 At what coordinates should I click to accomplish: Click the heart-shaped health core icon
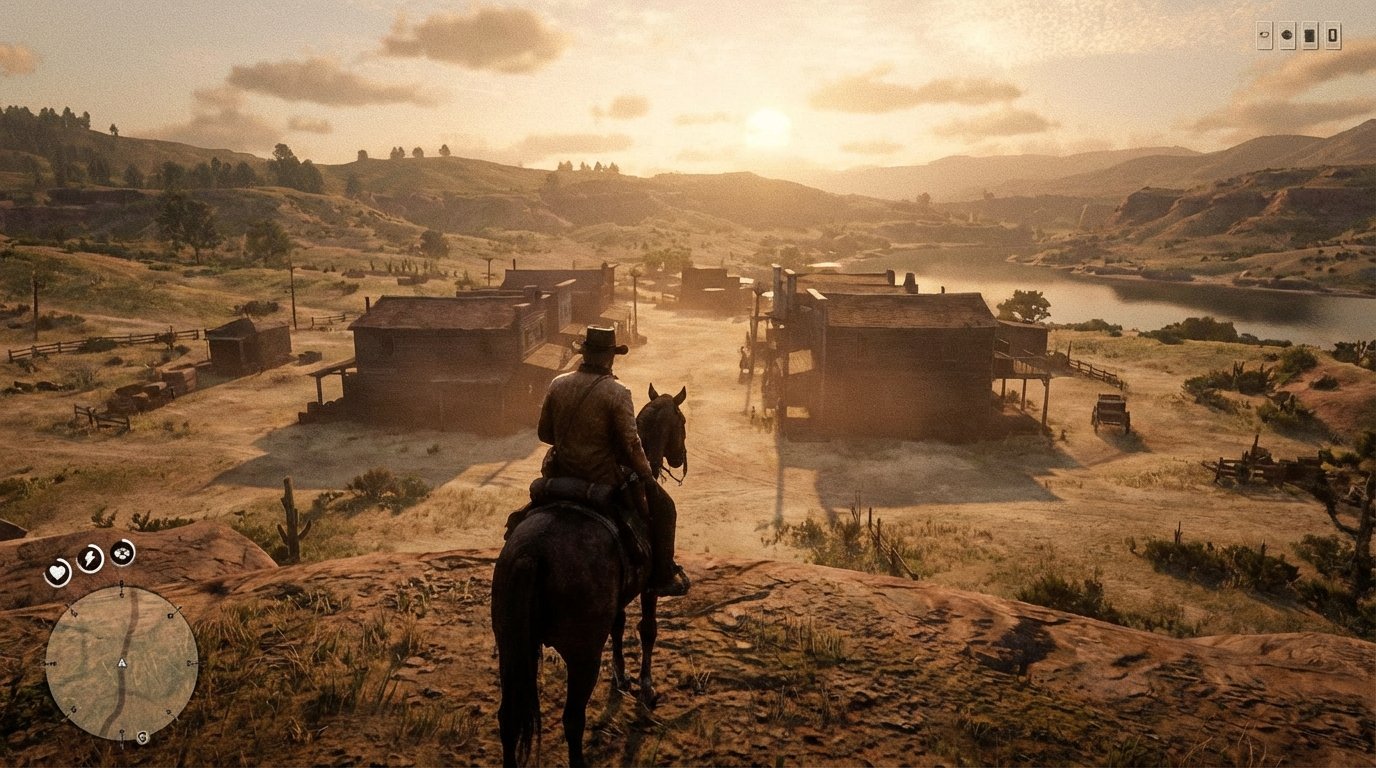[x=57, y=571]
